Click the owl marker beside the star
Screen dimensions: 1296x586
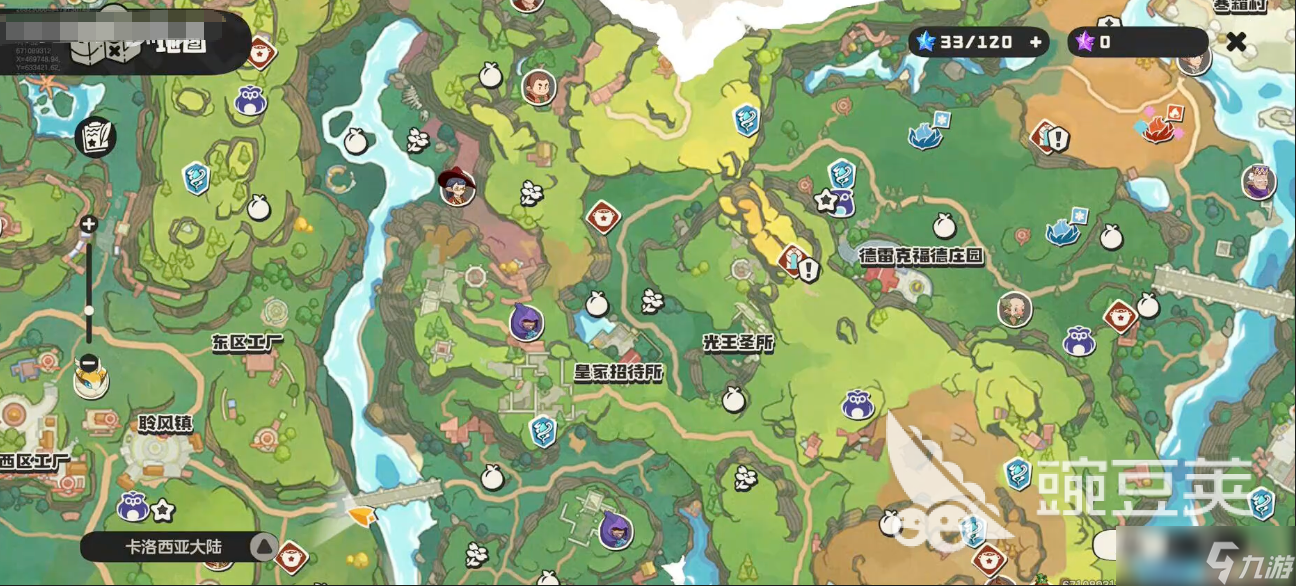point(133,507)
